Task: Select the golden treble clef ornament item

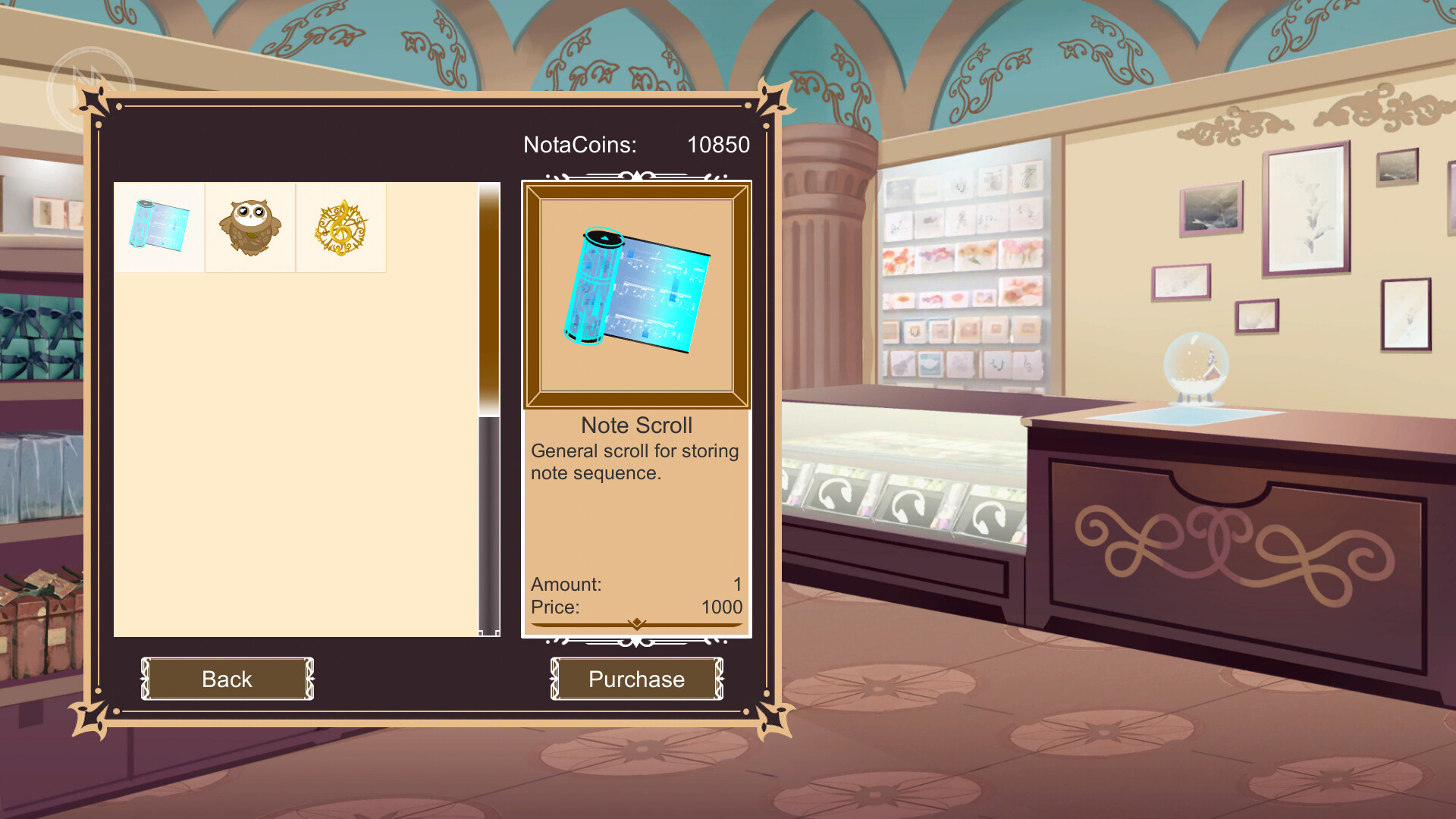Action: tap(340, 227)
